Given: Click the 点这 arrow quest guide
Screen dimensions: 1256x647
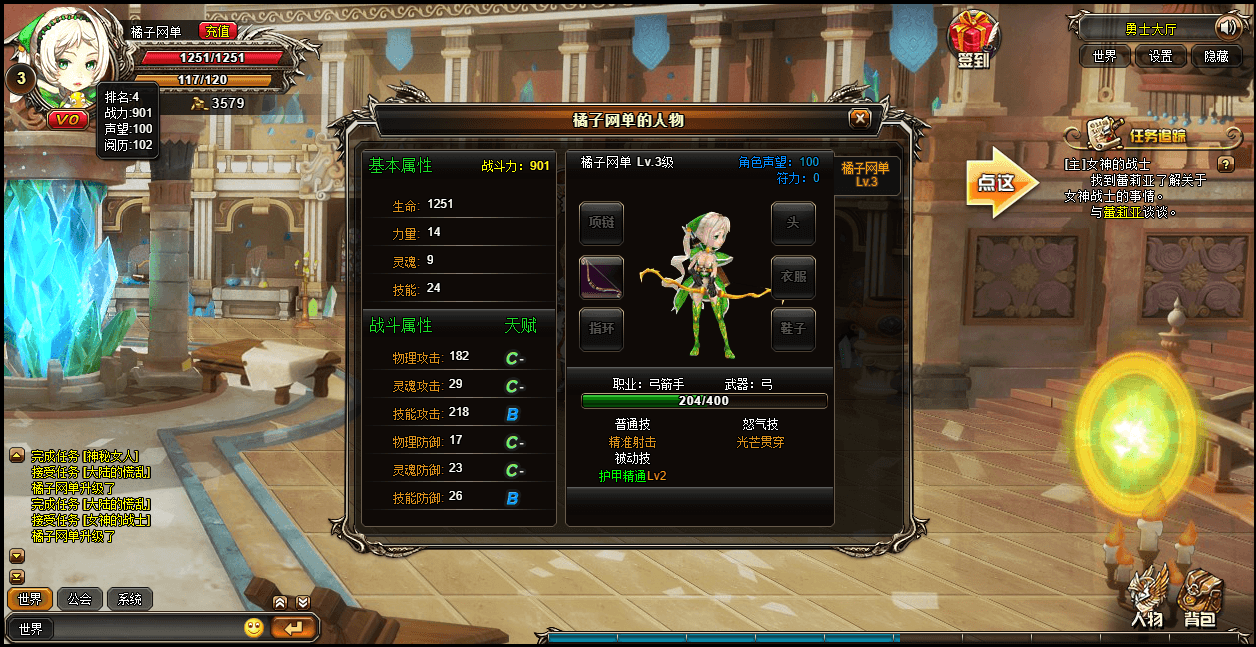Looking at the screenshot, I should 1001,183.
